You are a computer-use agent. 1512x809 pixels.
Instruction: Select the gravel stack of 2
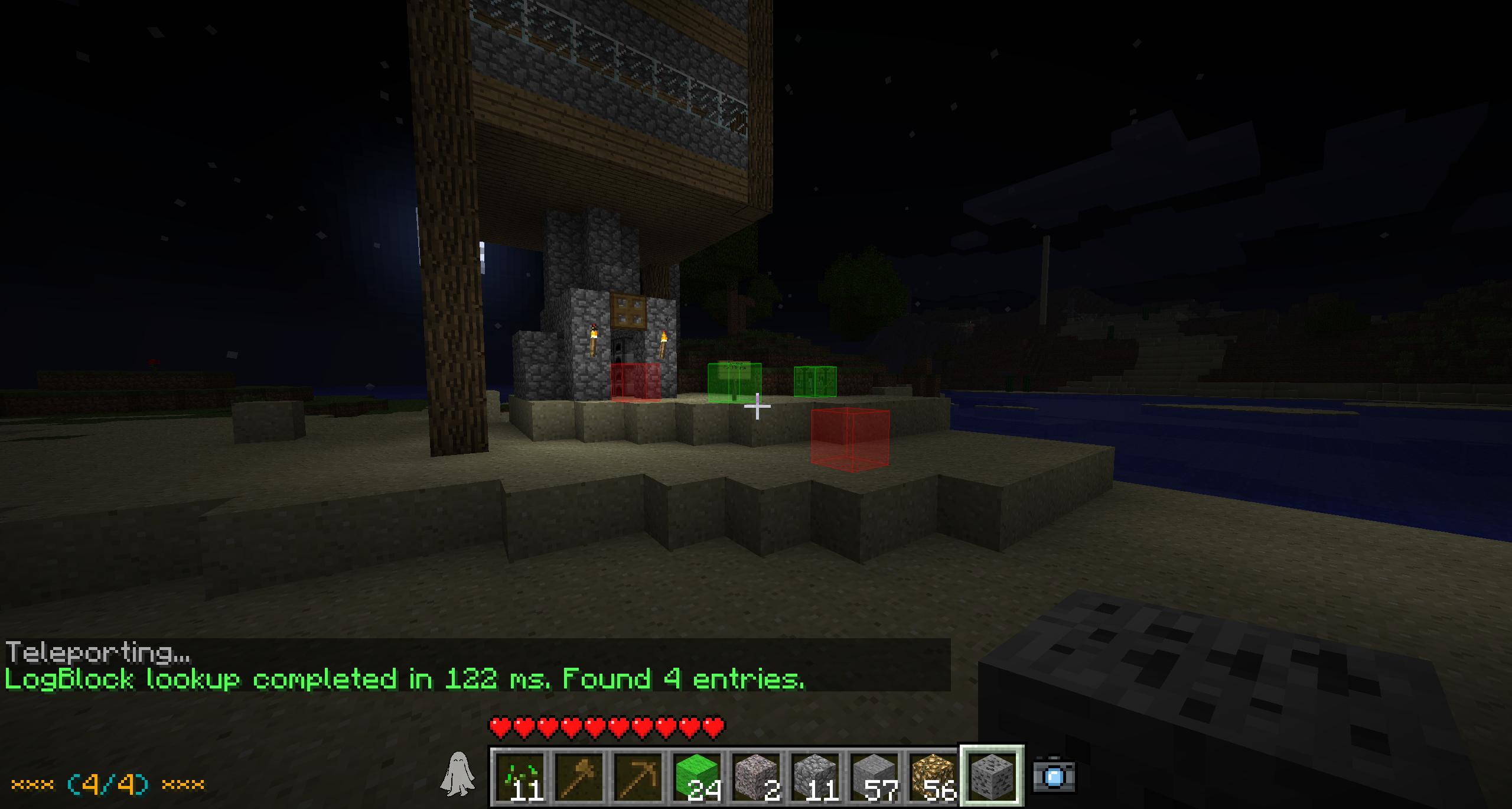757,776
